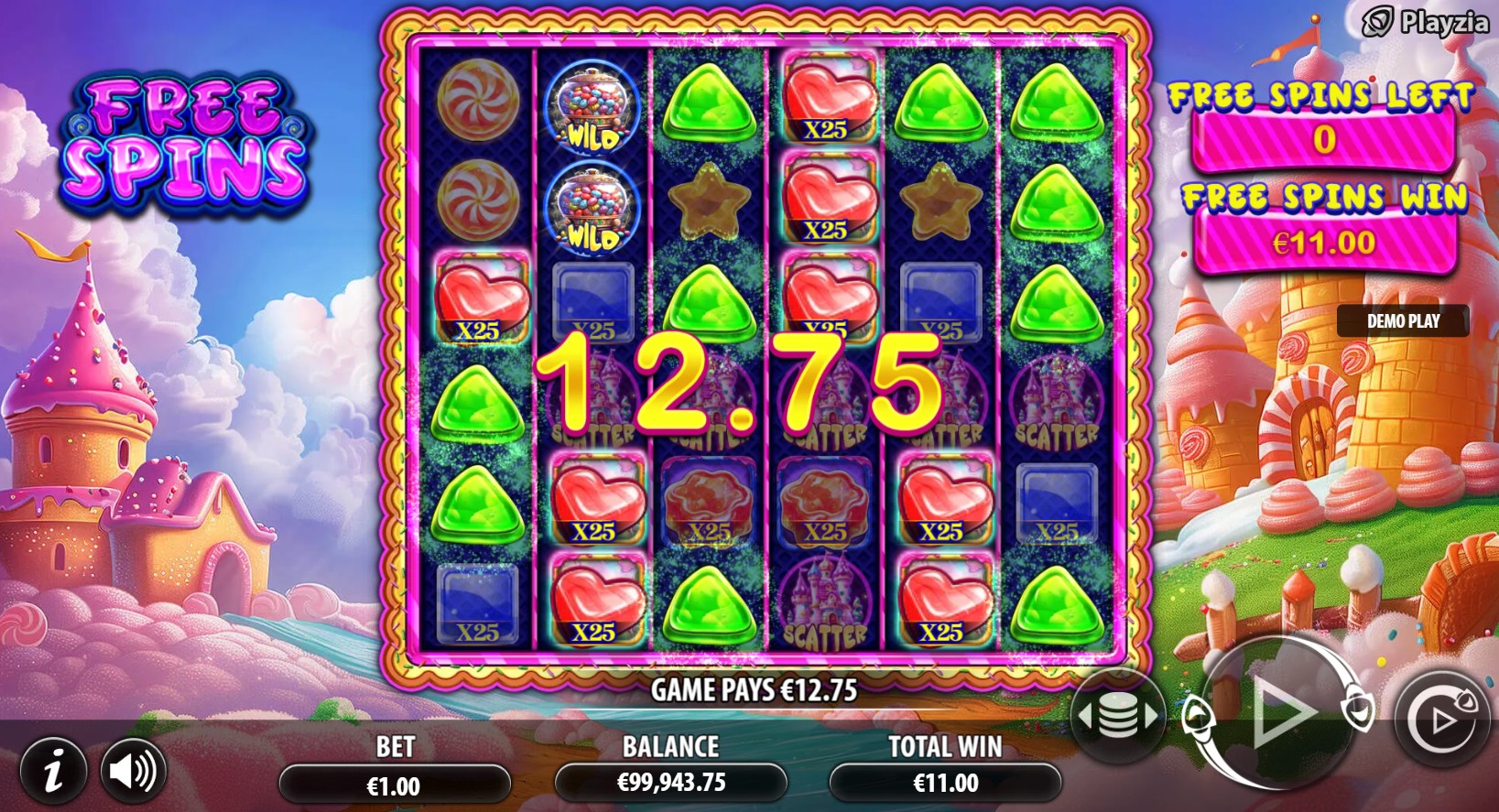Viewport: 1499px width, 812px height.
Task: Toggle the sound speaker button
Action: (134, 772)
